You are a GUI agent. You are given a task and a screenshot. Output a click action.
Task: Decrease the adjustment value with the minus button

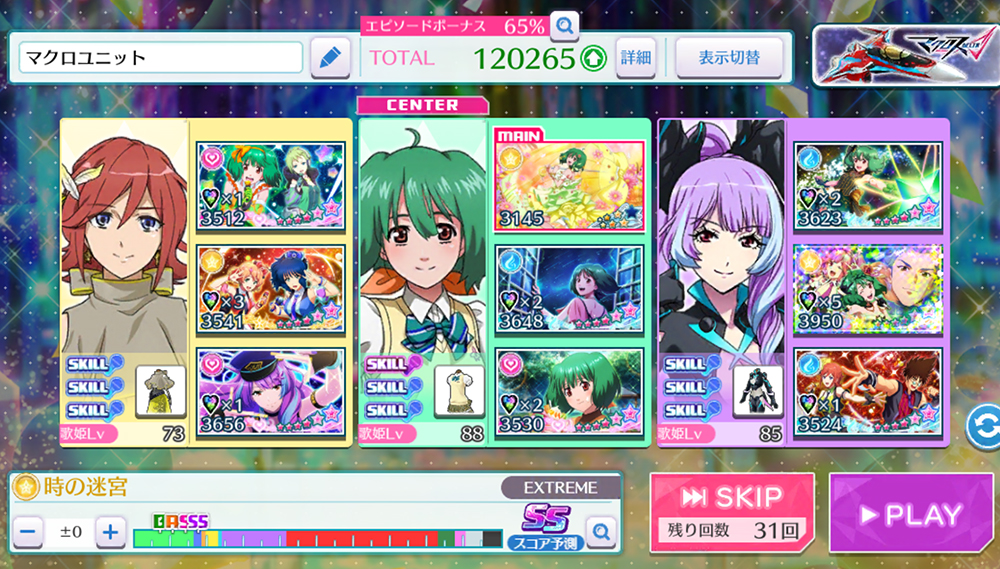point(28,532)
